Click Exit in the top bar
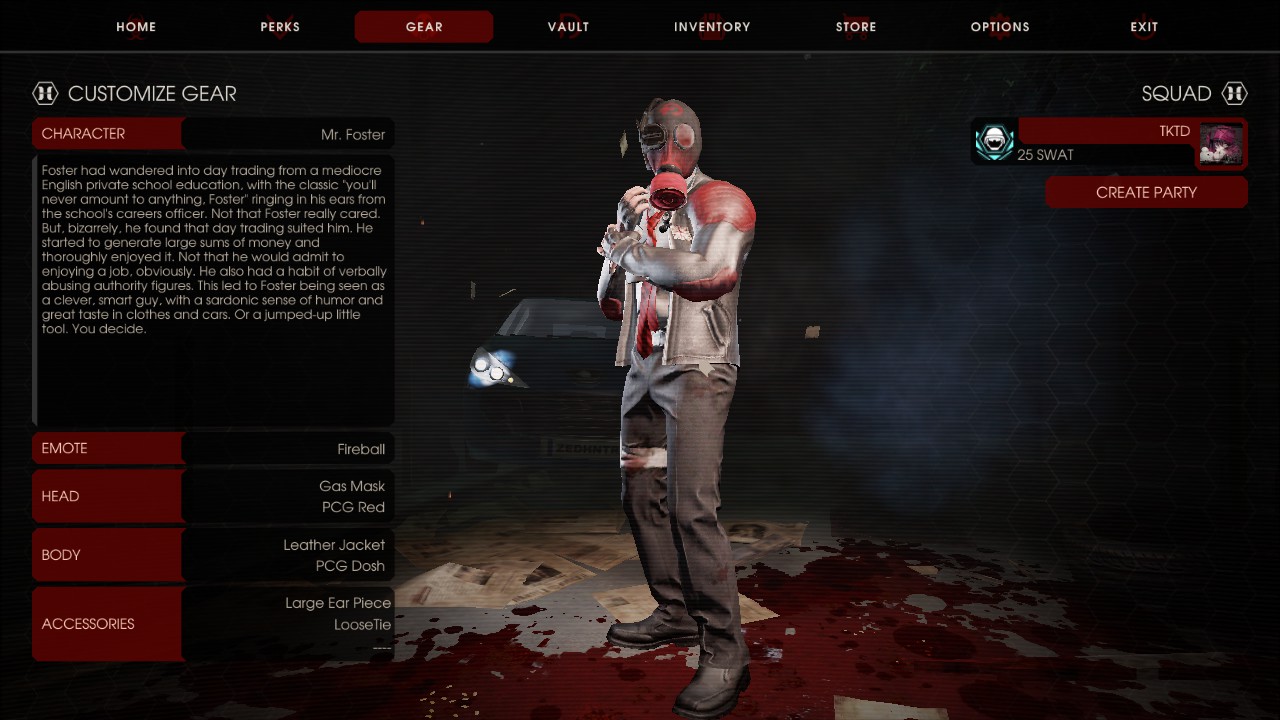The width and height of the screenshot is (1280, 720). click(x=1144, y=27)
